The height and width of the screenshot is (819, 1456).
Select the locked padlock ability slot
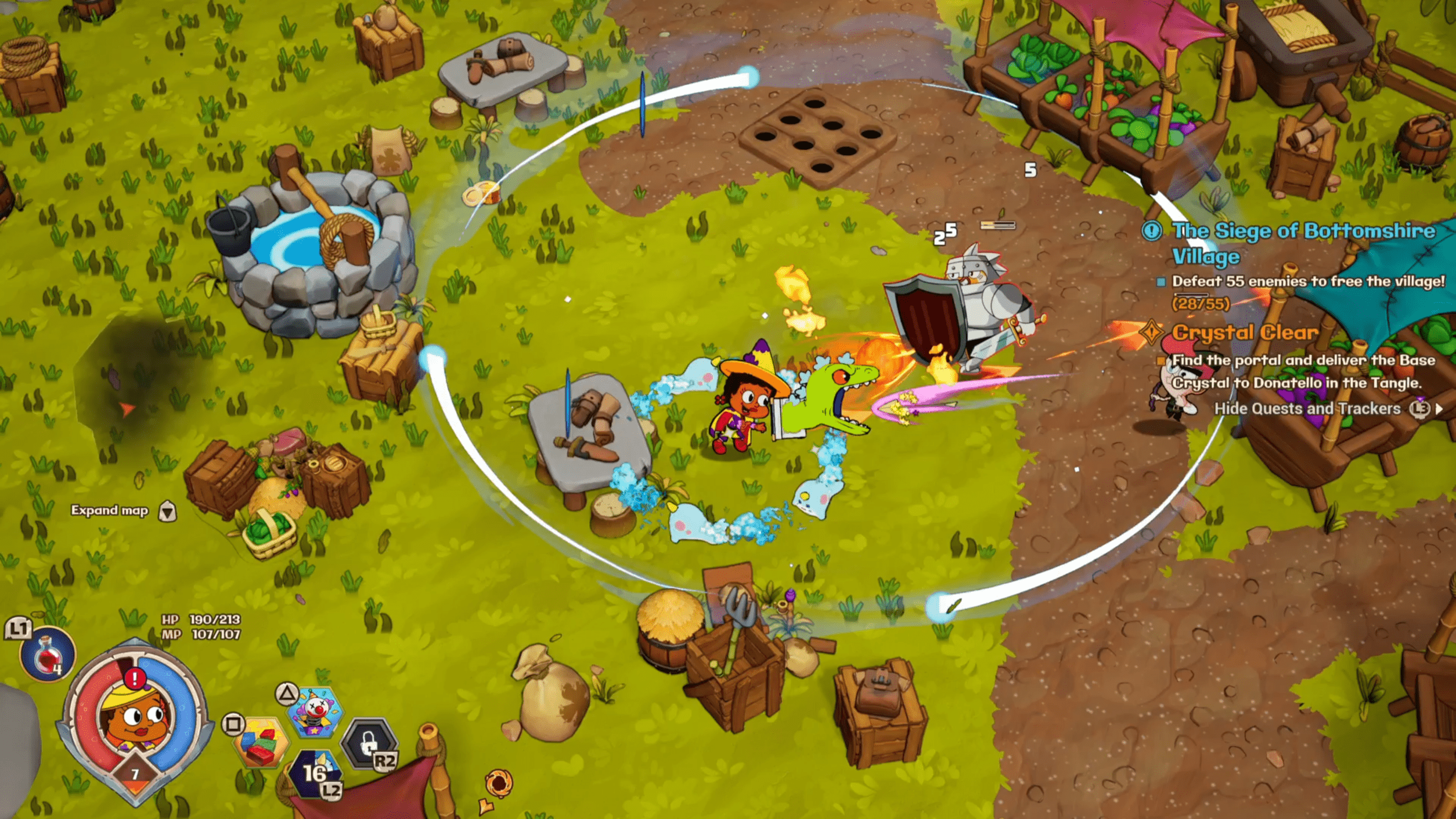click(369, 742)
